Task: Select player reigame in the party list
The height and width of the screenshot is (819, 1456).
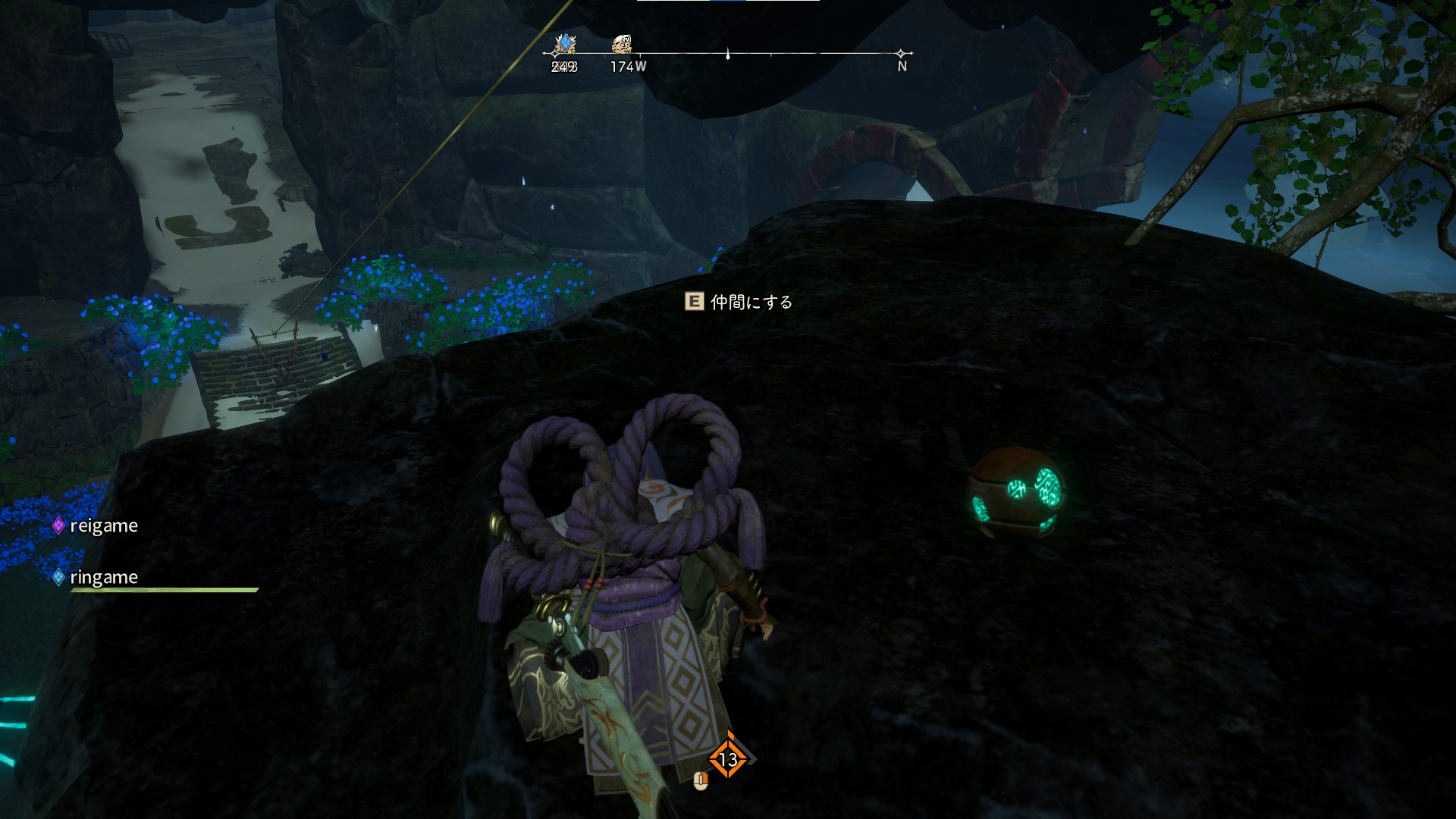Action: coord(103,526)
